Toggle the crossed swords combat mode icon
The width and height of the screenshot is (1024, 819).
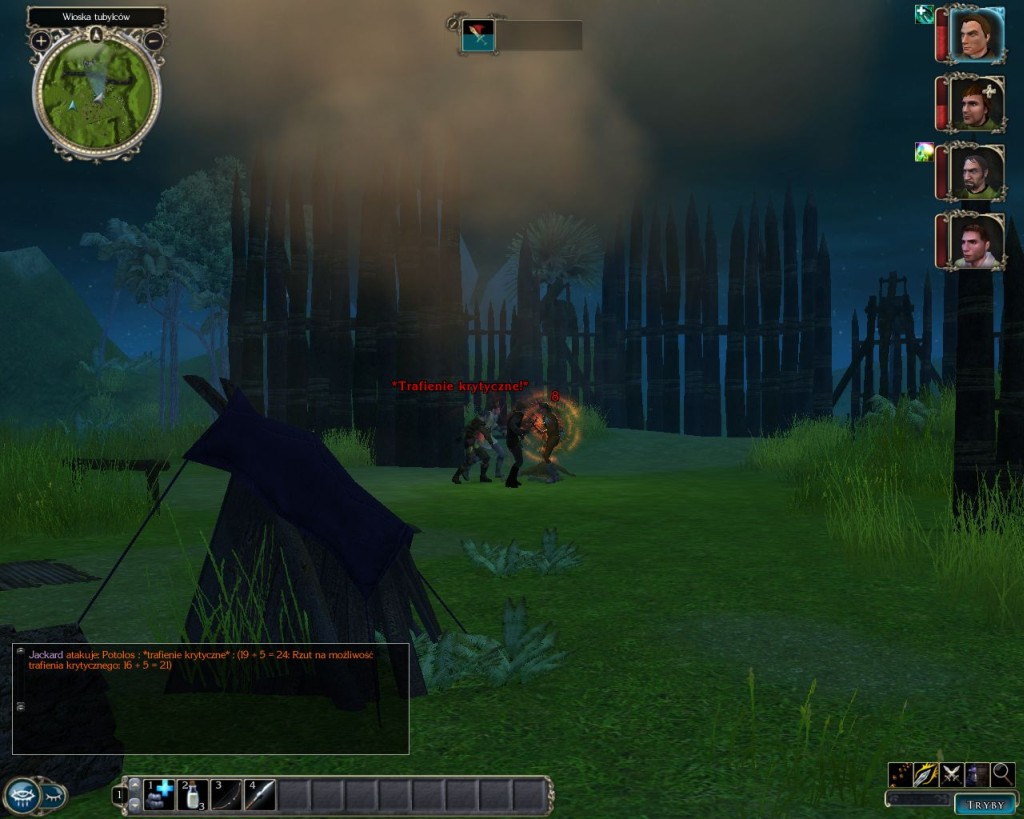tap(951, 774)
